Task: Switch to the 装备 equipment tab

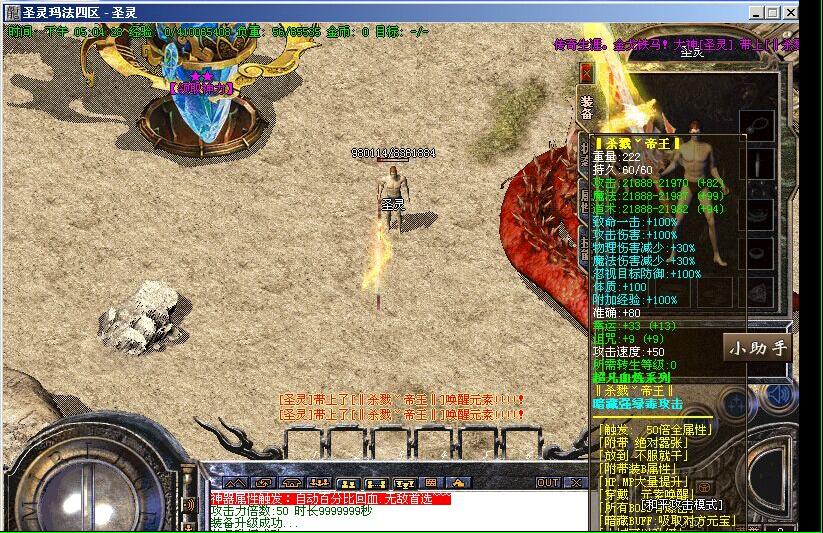Action: click(x=587, y=108)
